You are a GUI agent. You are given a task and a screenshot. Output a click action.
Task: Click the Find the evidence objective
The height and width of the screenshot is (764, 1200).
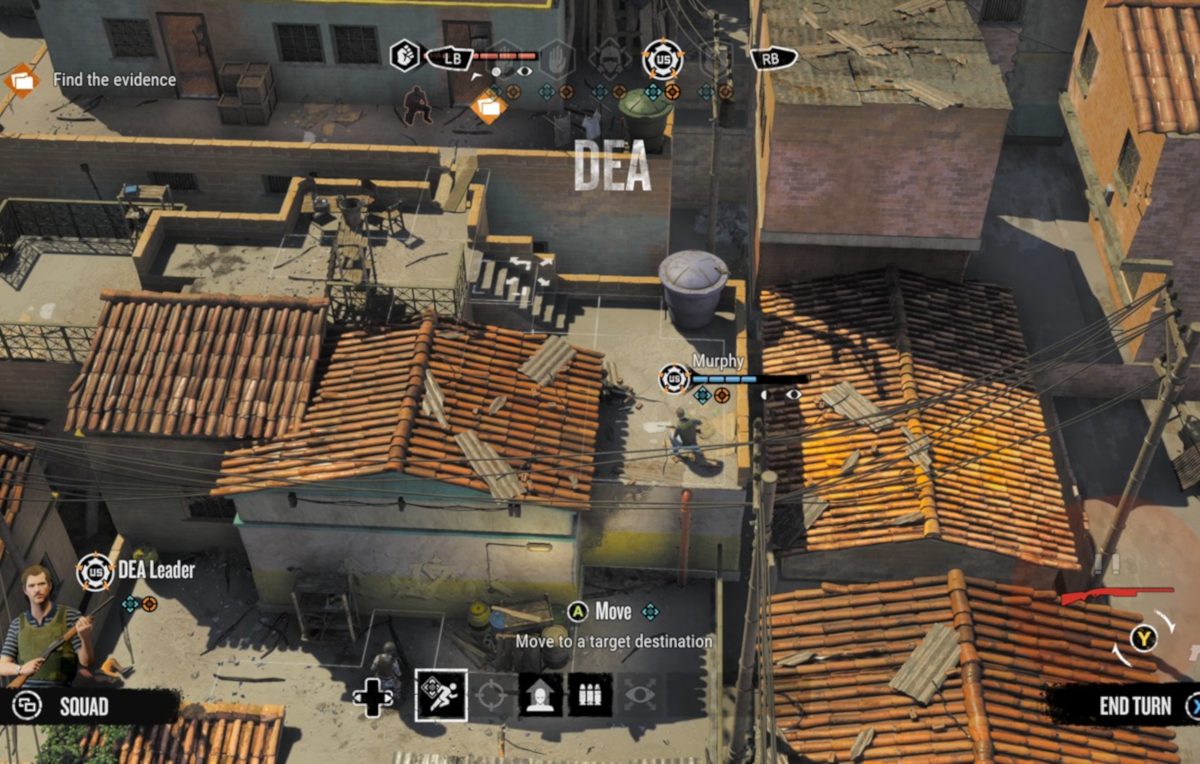pyautogui.click(x=113, y=79)
